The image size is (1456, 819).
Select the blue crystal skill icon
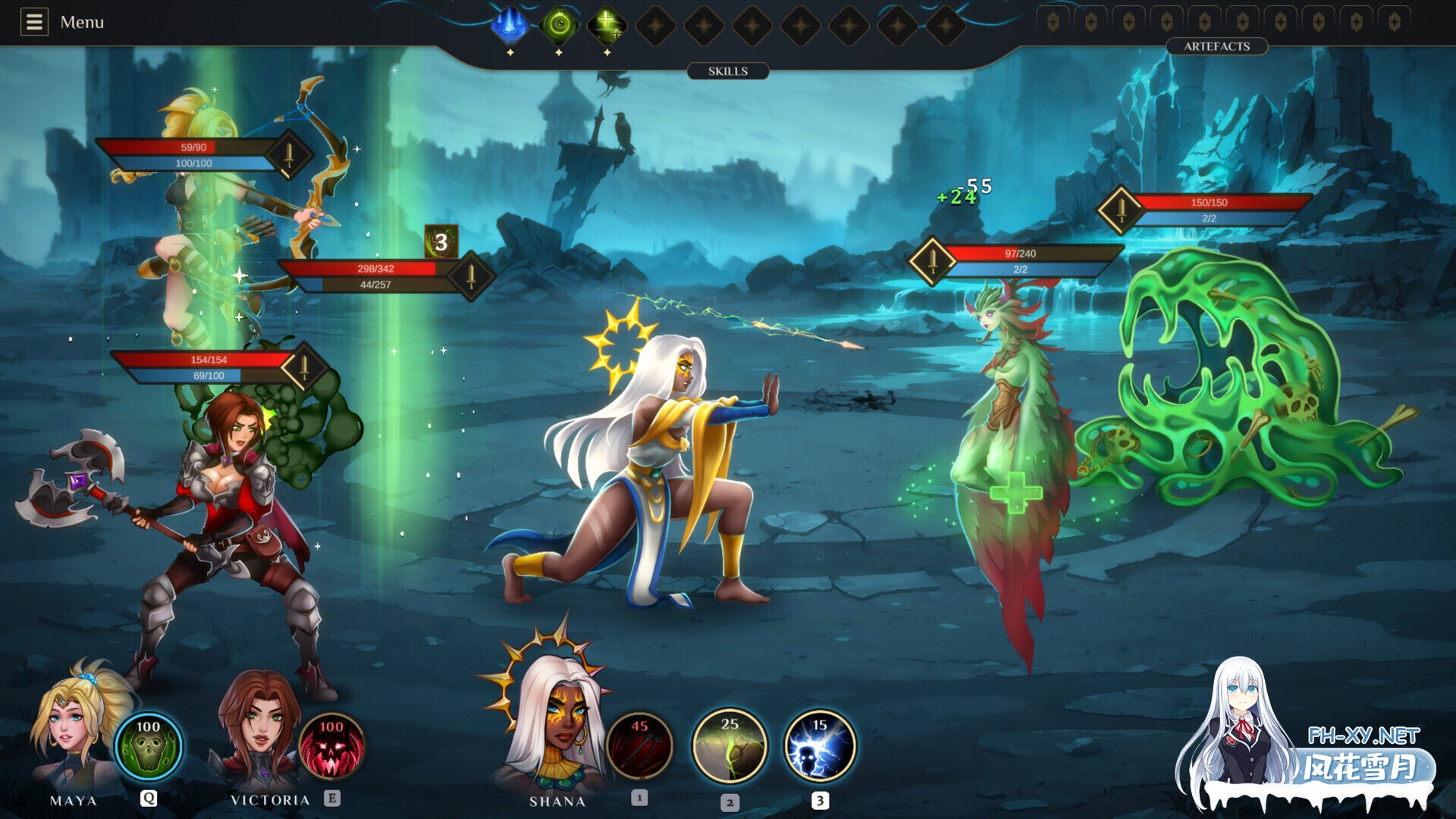point(510,25)
